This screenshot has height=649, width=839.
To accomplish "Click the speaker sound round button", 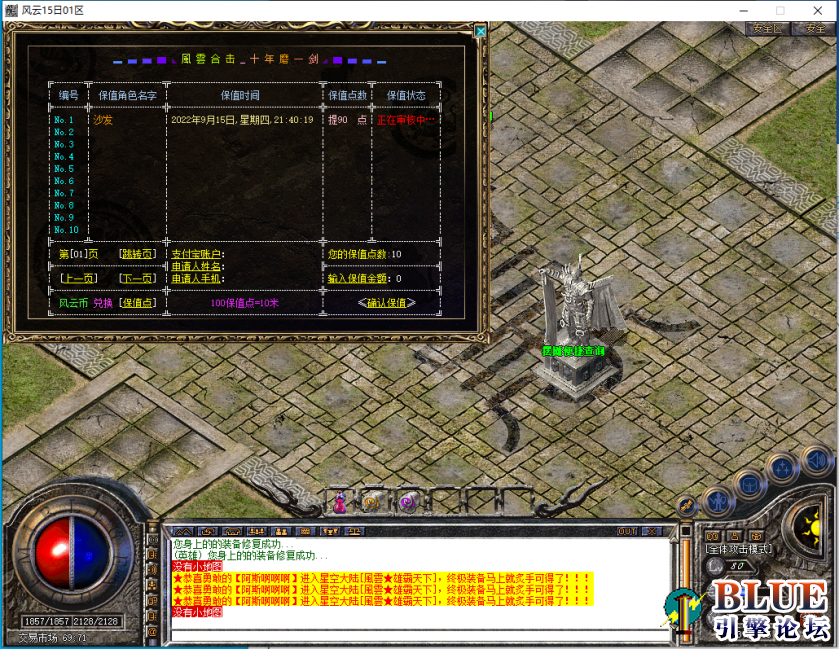I will (x=817, y=461).
